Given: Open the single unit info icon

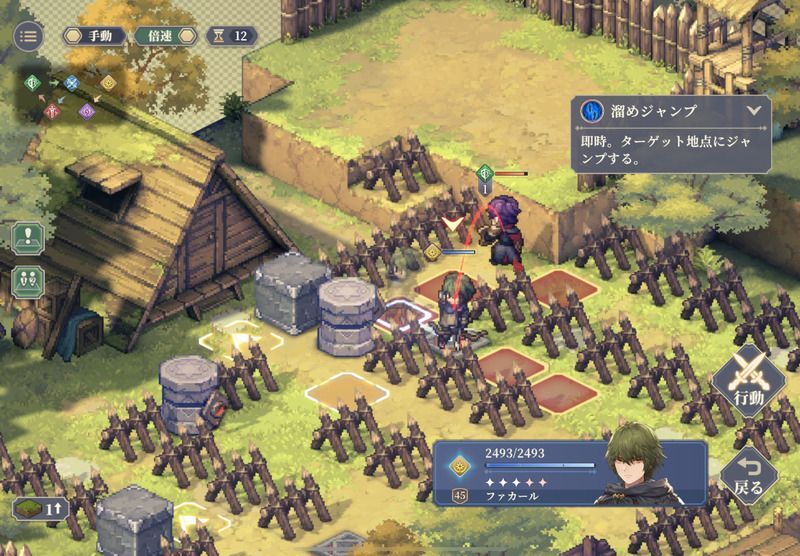Looking at the screenshot, I should pos(27,239).
